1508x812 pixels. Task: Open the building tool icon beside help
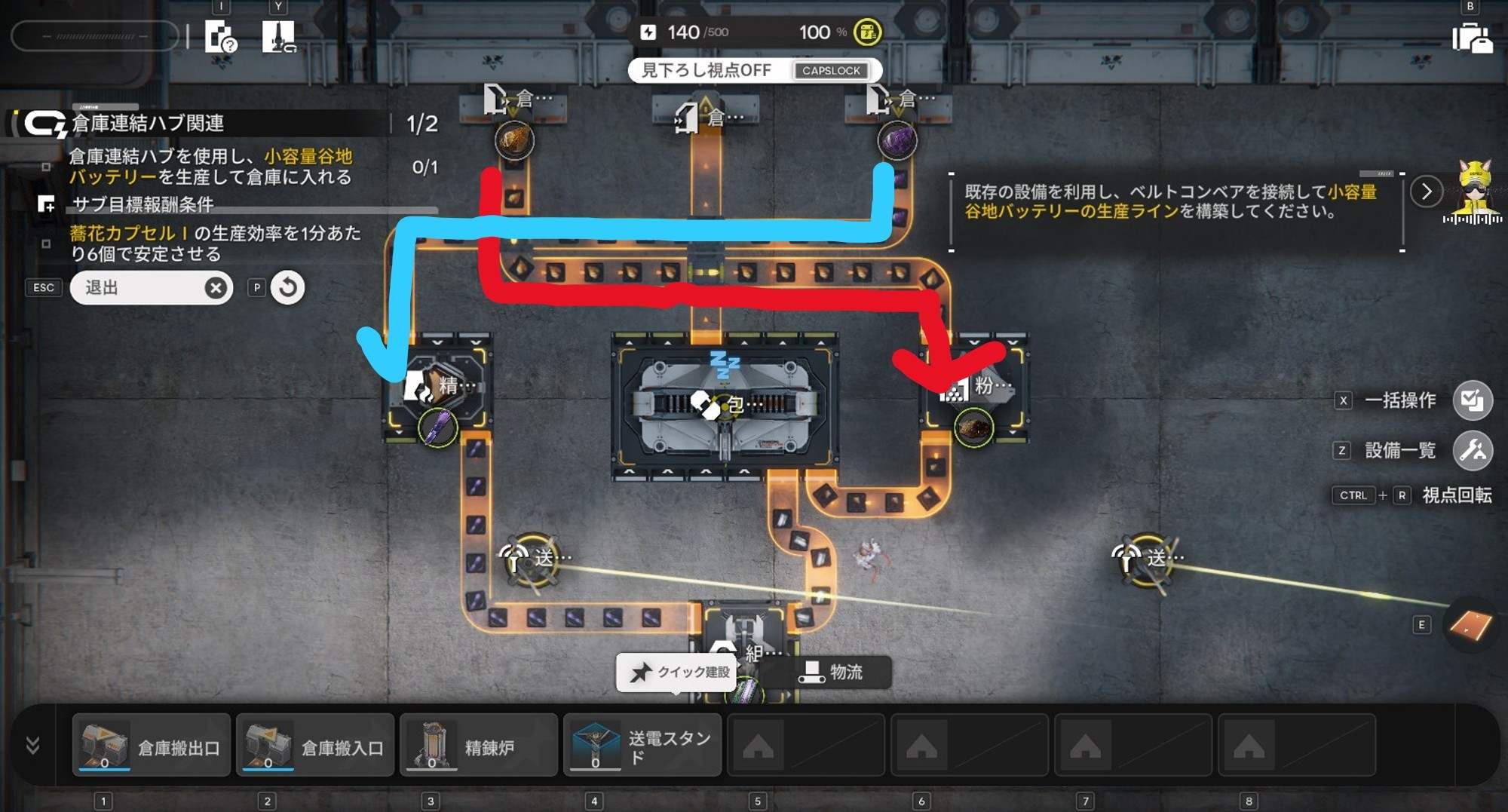278,36
